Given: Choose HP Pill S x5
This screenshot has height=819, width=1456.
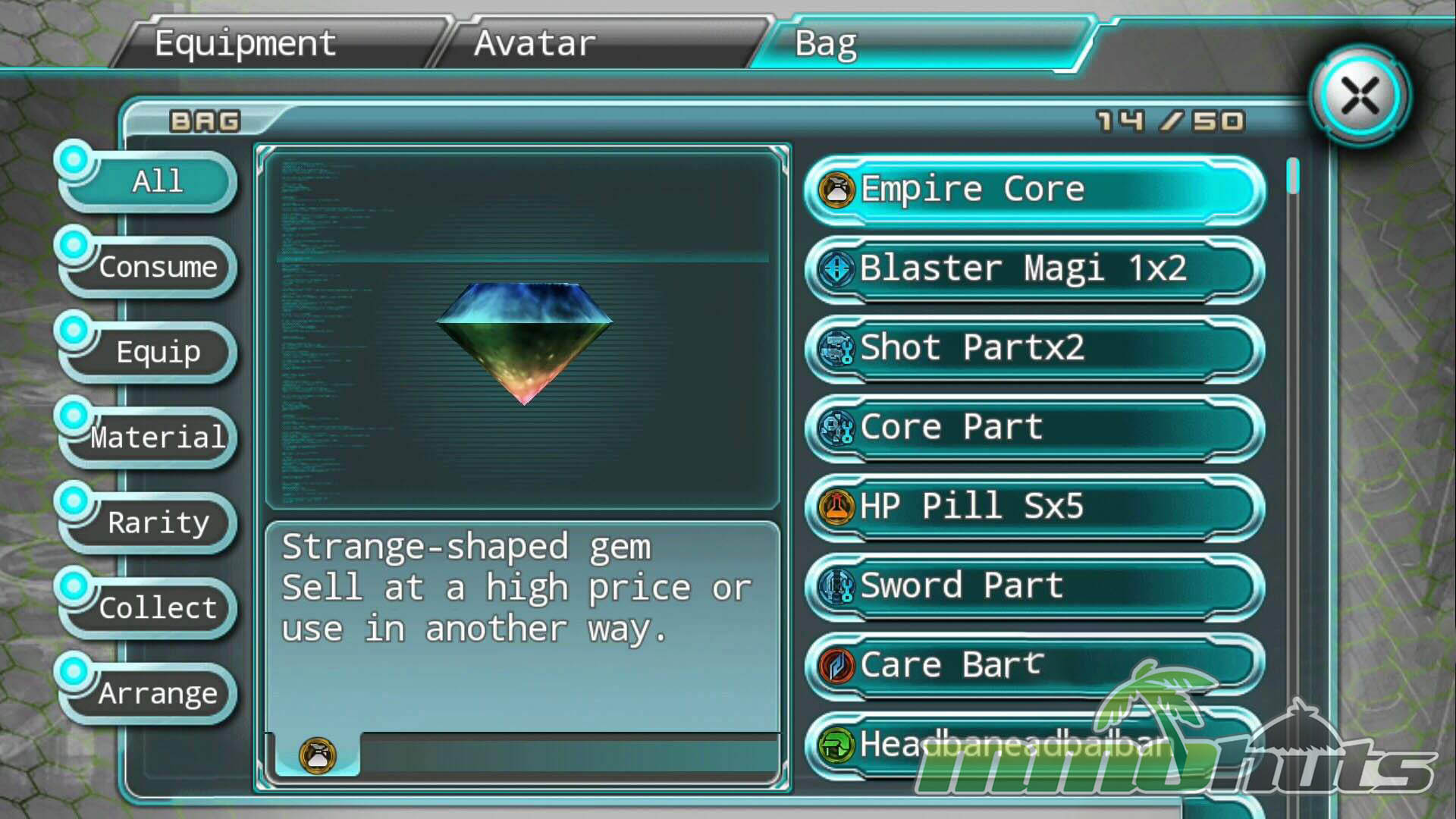Looking at the screenshot, I should 1034,507.
